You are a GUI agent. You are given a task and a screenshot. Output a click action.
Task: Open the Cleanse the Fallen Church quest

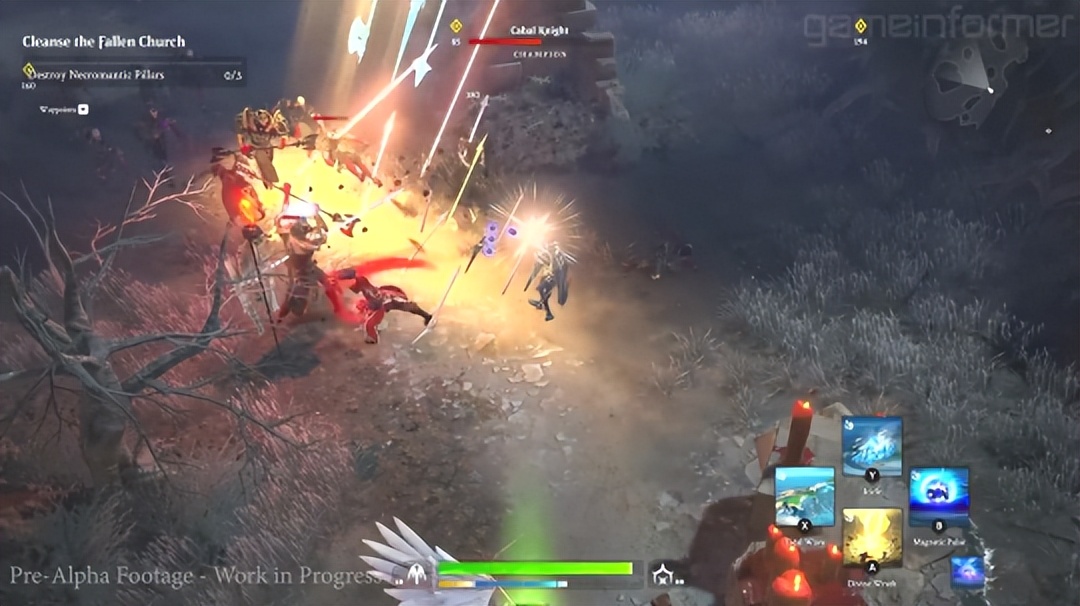pyautogui.click(x=104, y=42)
